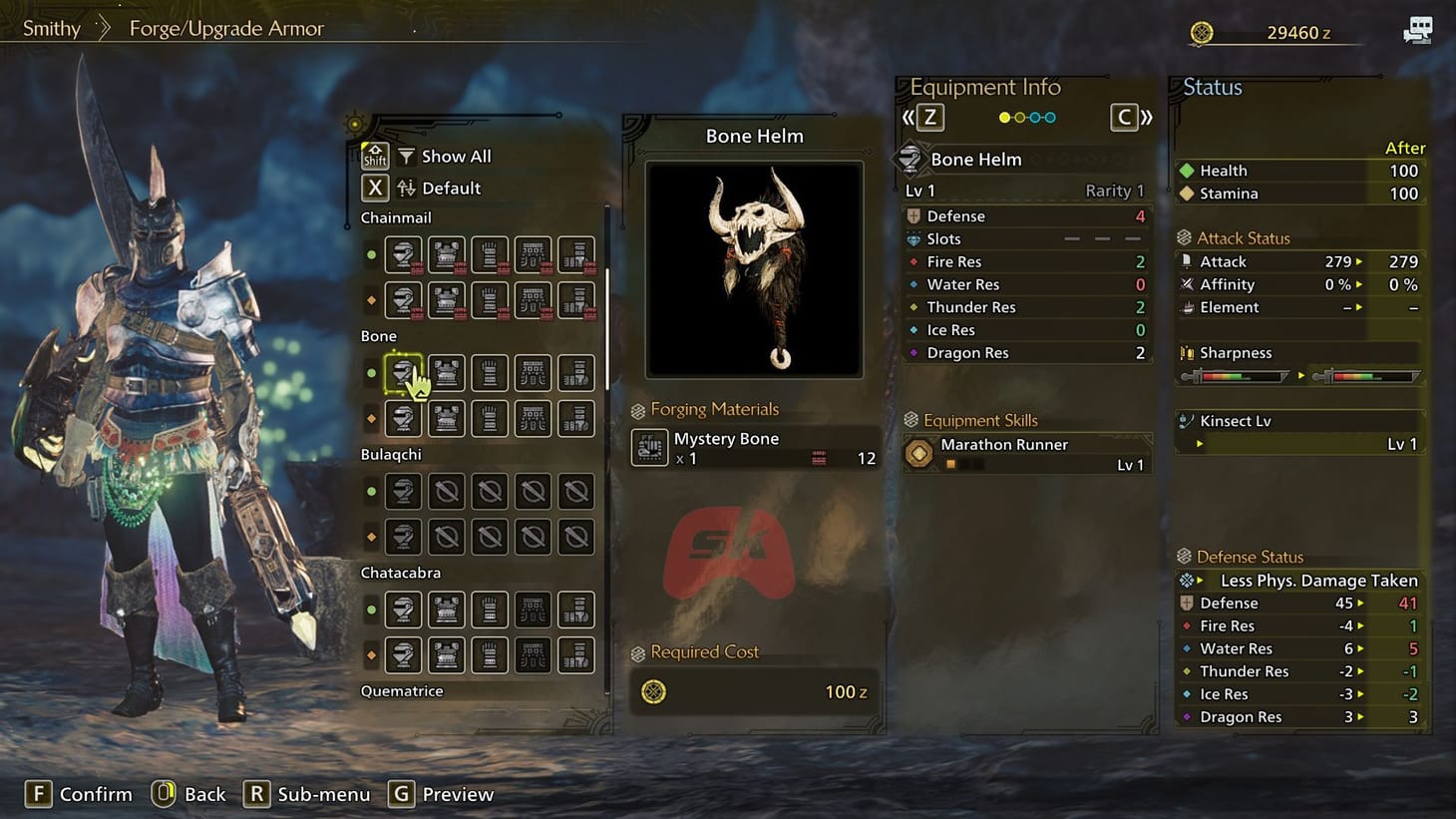Toggle low-rank filter dot beside the Bone set

tap(372, 372)
